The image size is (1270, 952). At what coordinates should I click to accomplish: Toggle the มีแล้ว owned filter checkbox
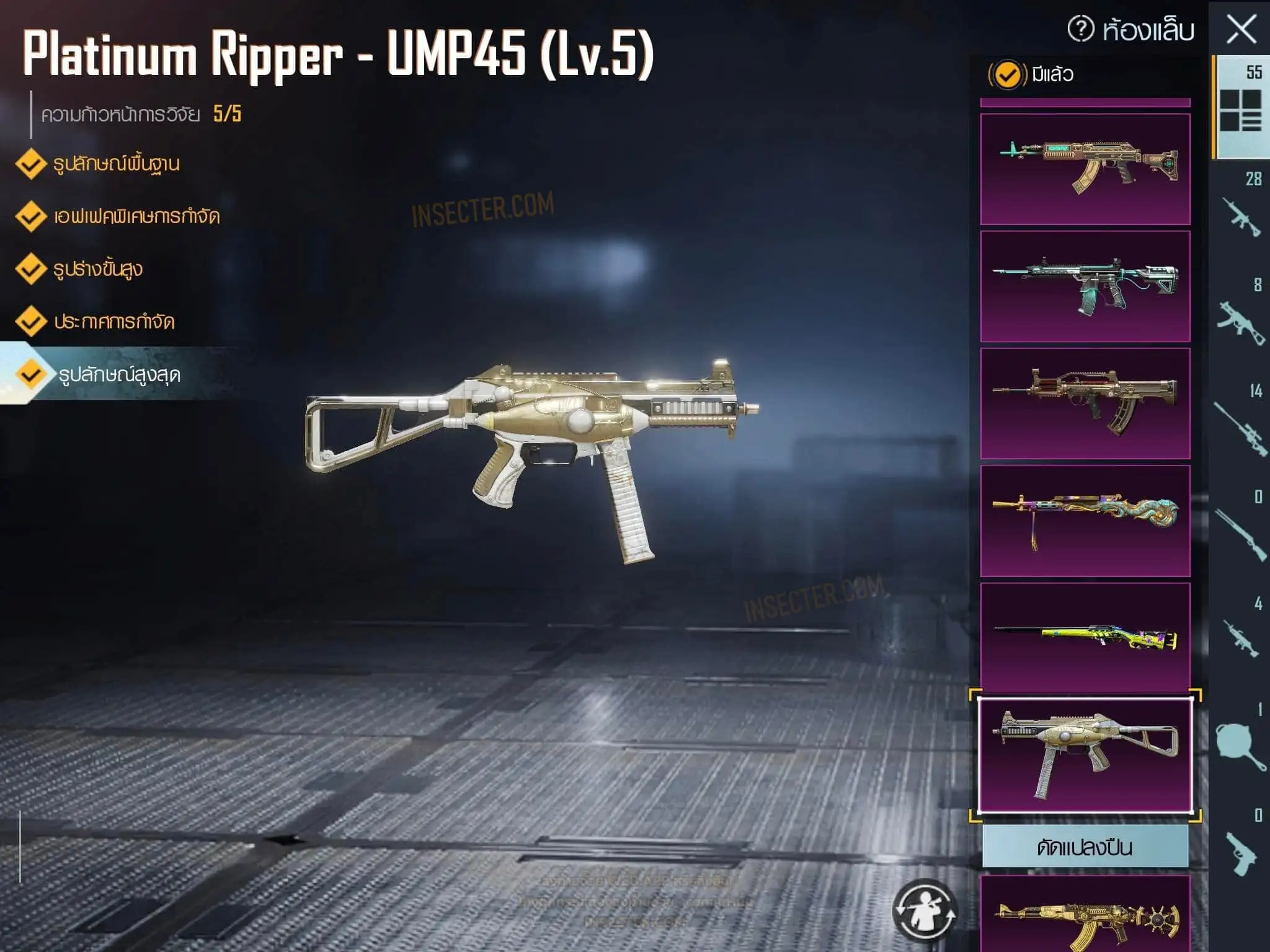tap(1006, 75)
